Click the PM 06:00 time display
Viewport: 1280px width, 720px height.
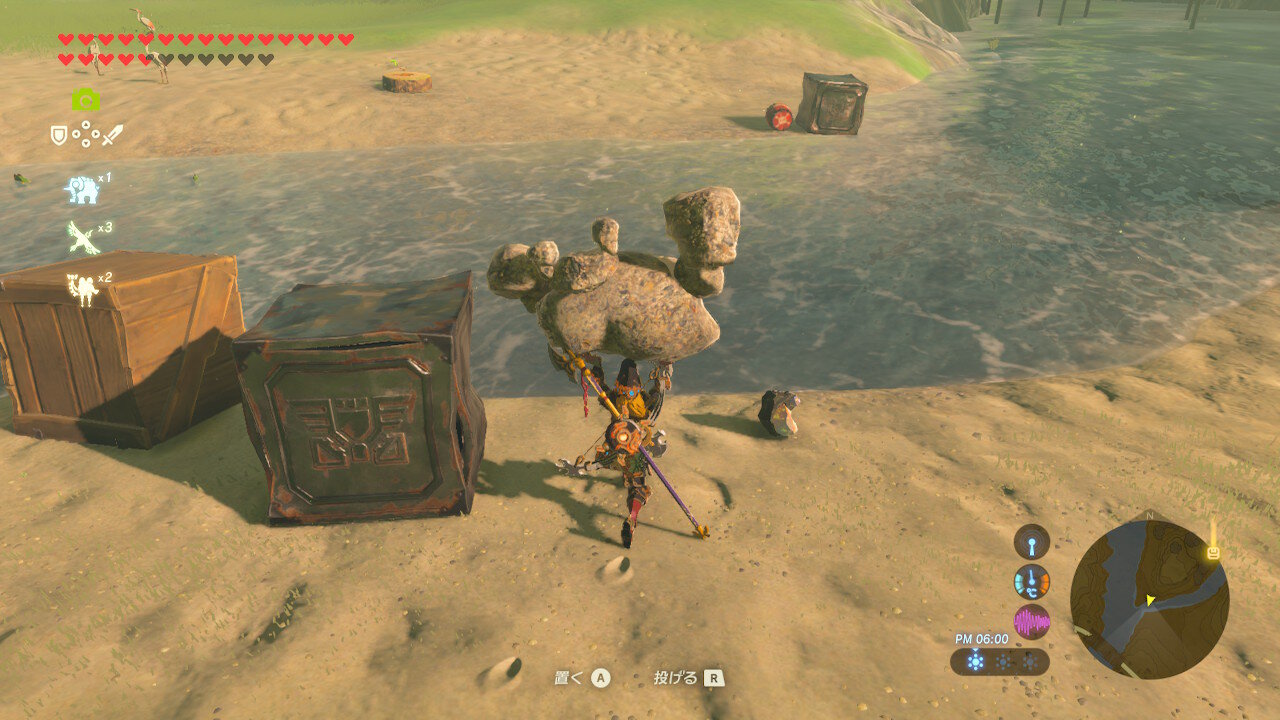(x=981, y=637)
